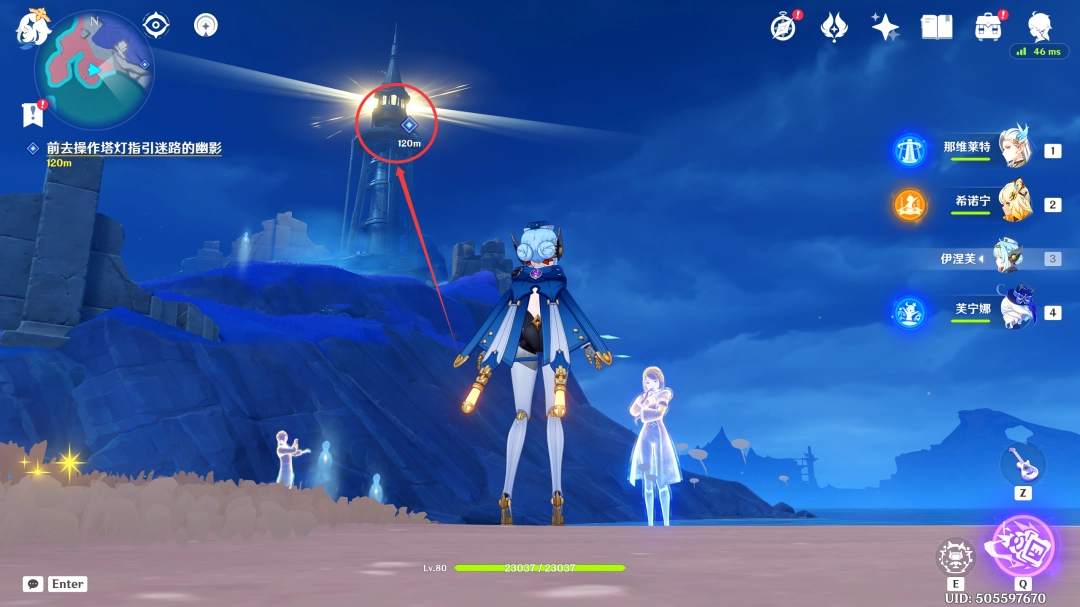Open the inventory bag icon
The height and width of the screenshot is (607, 1080).
(988, 27)
